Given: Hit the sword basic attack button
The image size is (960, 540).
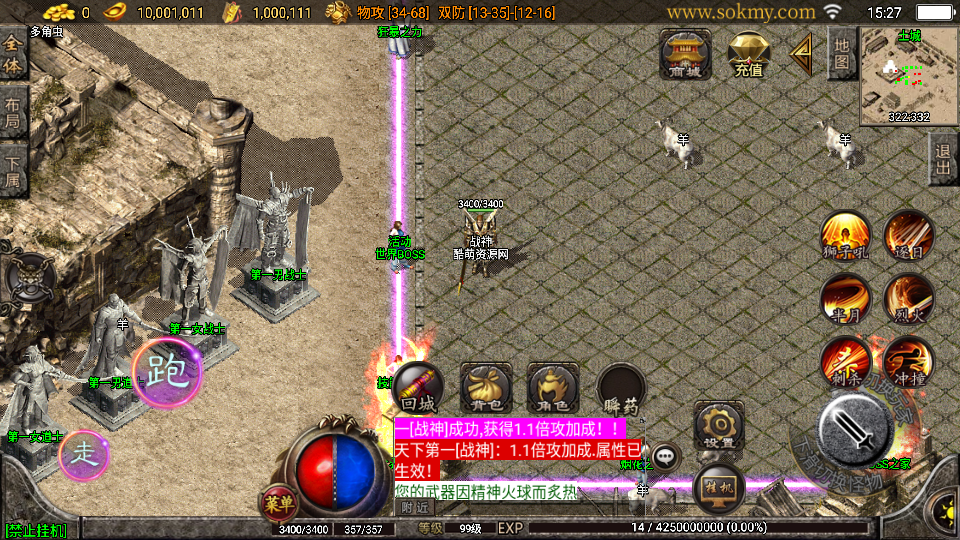Looking at the screenshot, I should [856, 429].
